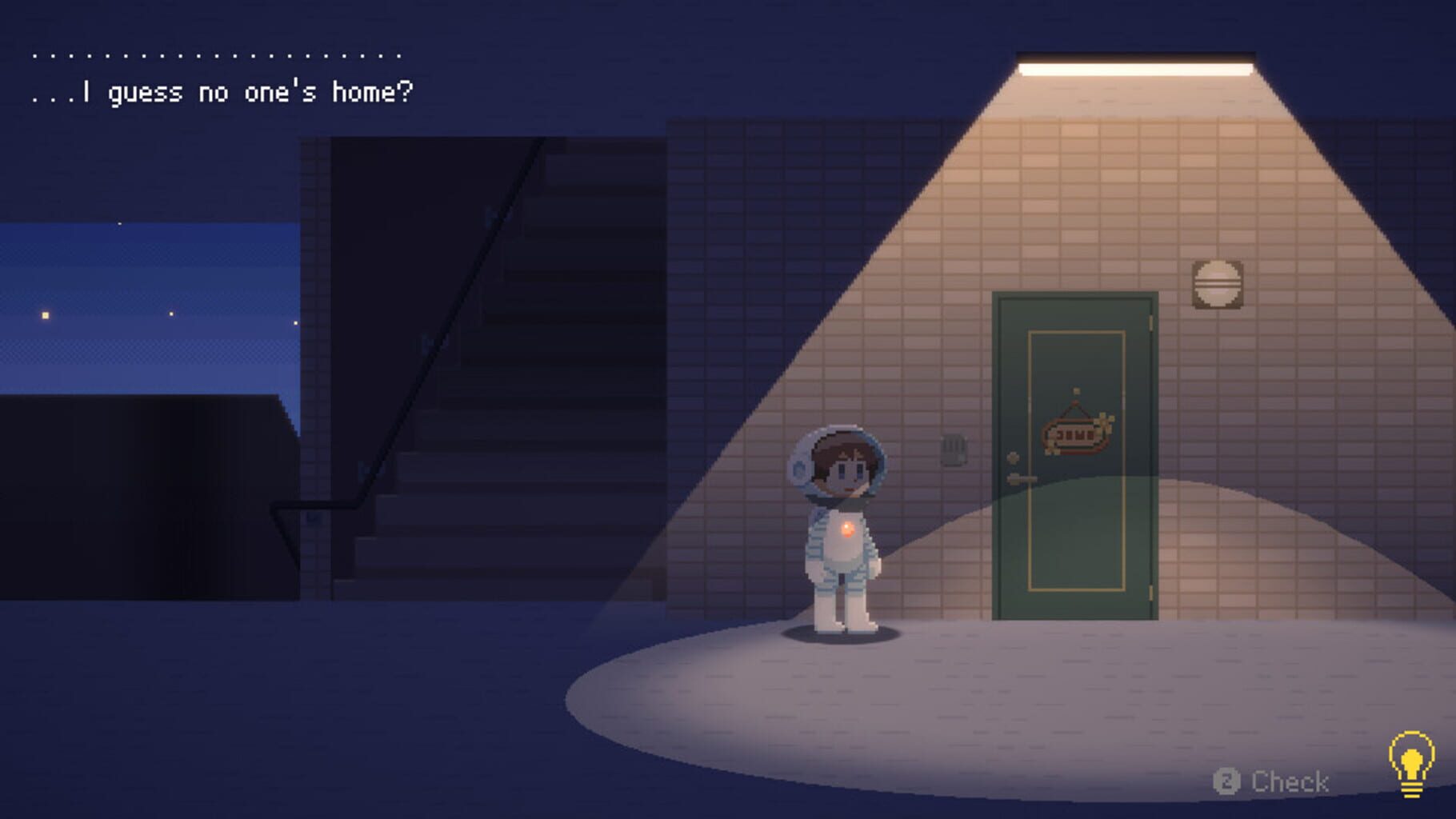This screenshot has width=1456, height=819.
Task: Click the round wall lamp beside the door
Action: pos(1218,285)
